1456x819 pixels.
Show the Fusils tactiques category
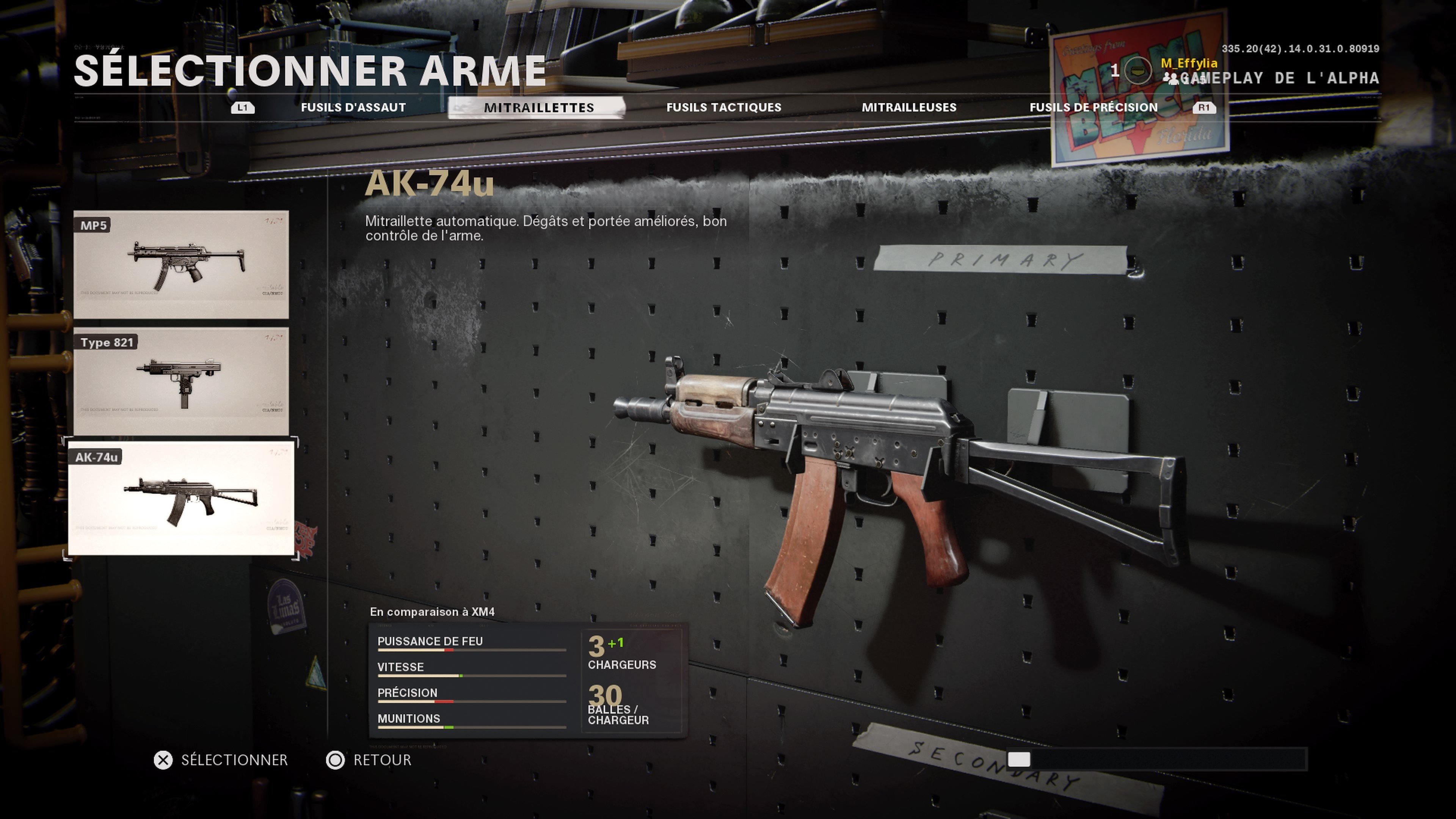tap(723, 107)
